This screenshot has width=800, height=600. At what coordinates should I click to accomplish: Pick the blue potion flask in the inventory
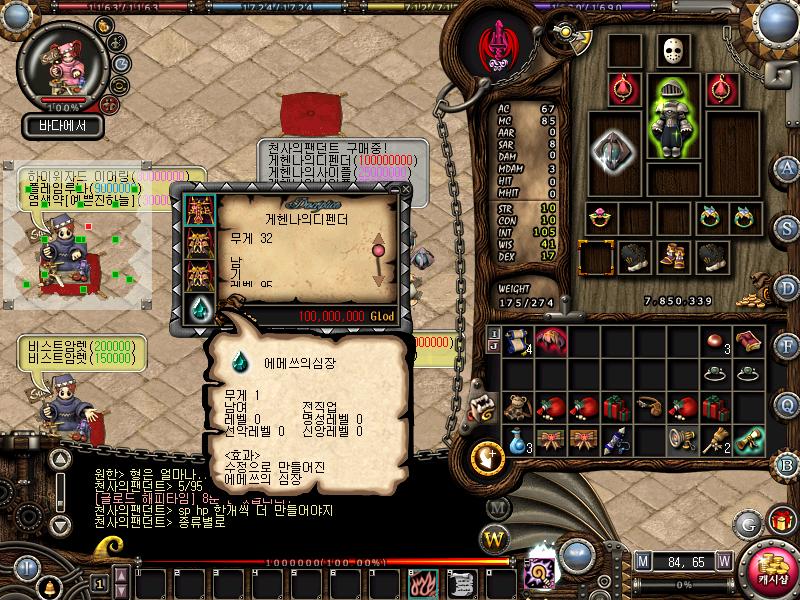point(516,437)
